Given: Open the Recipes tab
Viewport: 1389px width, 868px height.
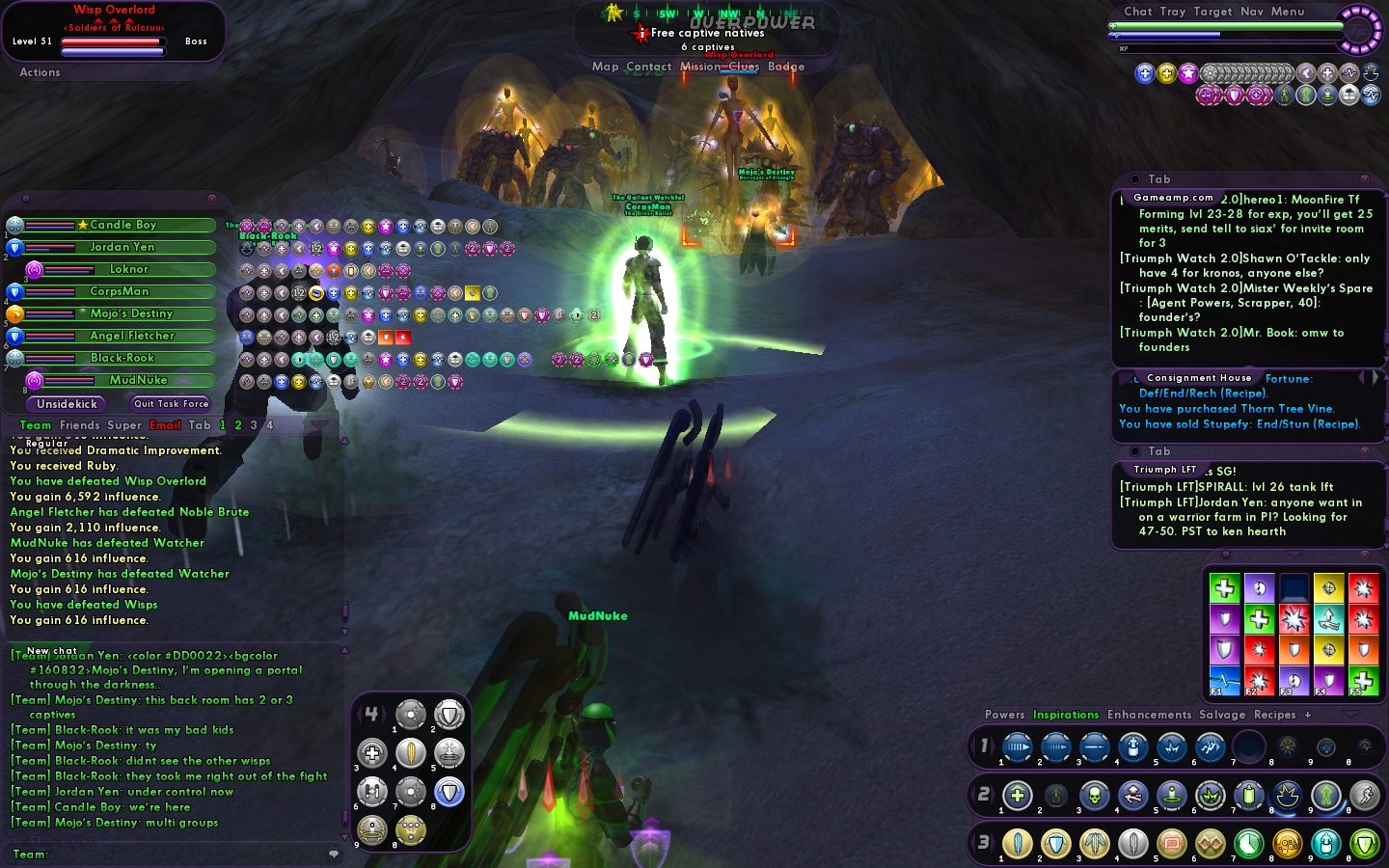Looking at the screenshot, I should (x=1274, y=715).
